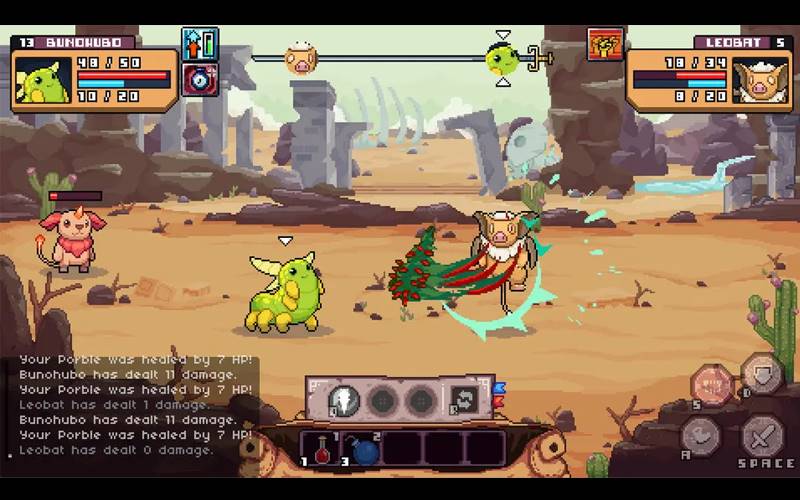The width and height of the screenshot is (800, 500).
Task: Click the swap arrows skill-set button
Action: point(462,400)
